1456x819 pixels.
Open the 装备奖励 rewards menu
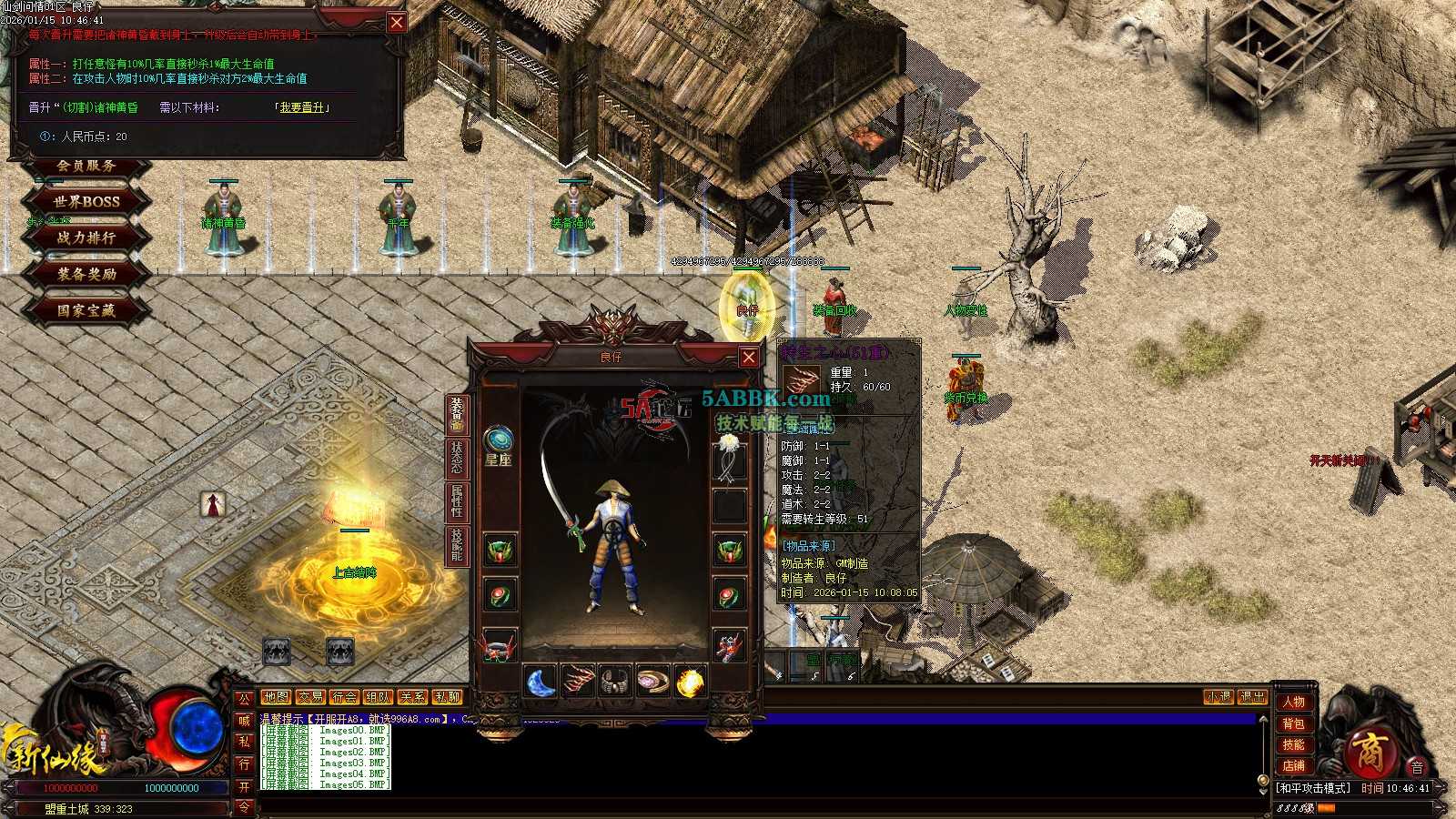[86, 274]
